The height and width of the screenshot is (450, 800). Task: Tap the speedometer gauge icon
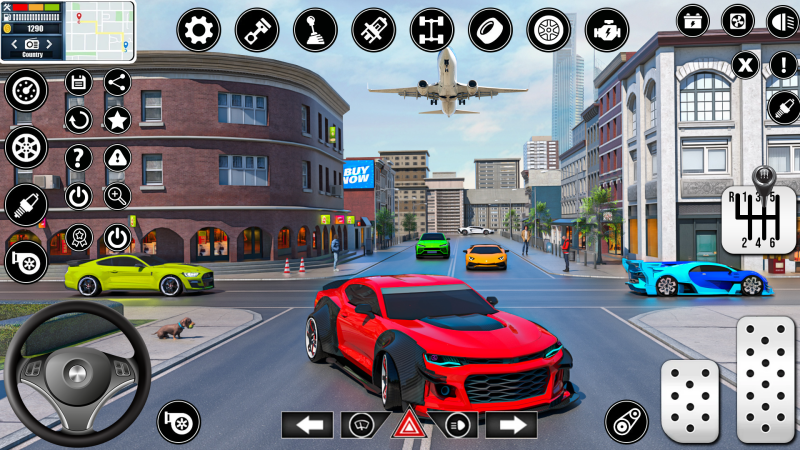[x=25, y=91]
